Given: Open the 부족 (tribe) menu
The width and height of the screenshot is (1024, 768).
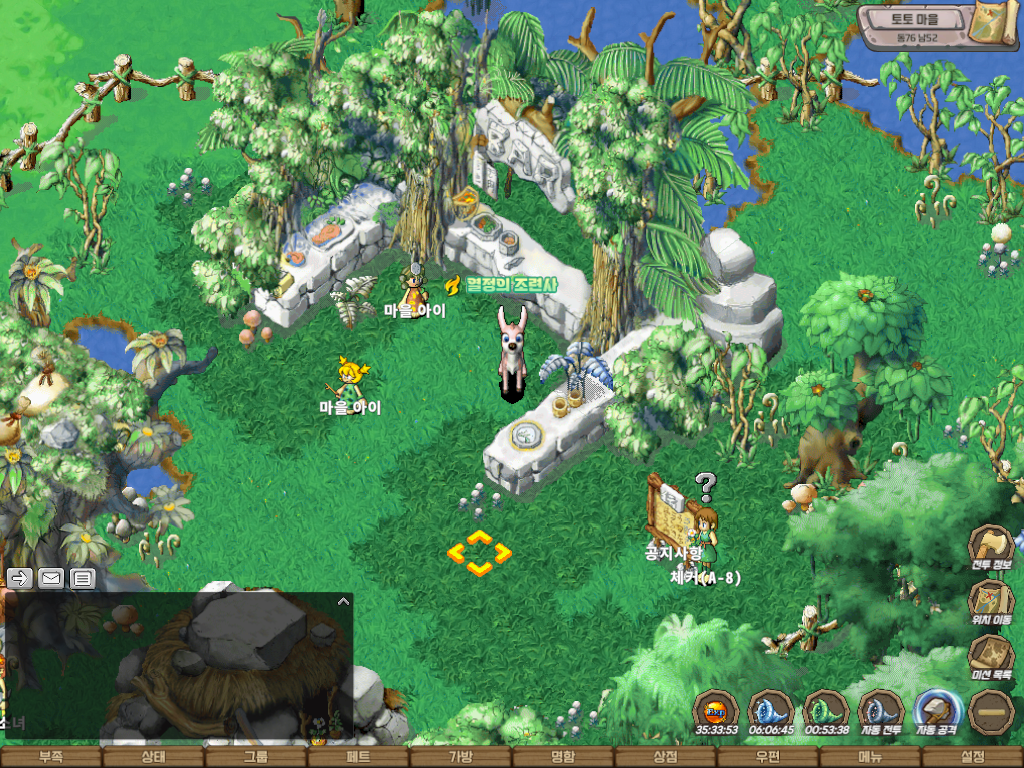Looking at the screenshot, I should click(x=50, y=757).
